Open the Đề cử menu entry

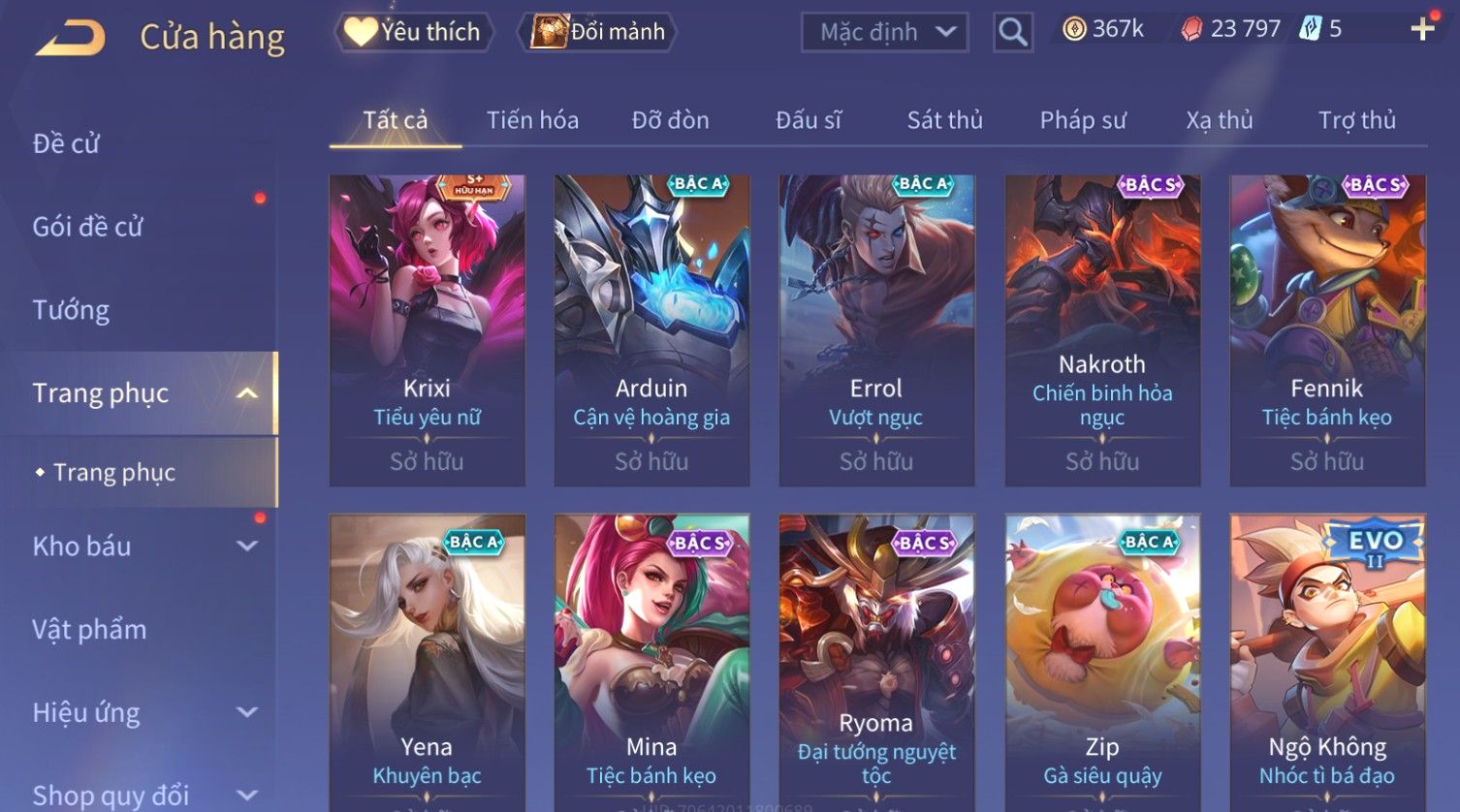pos(66,143)
